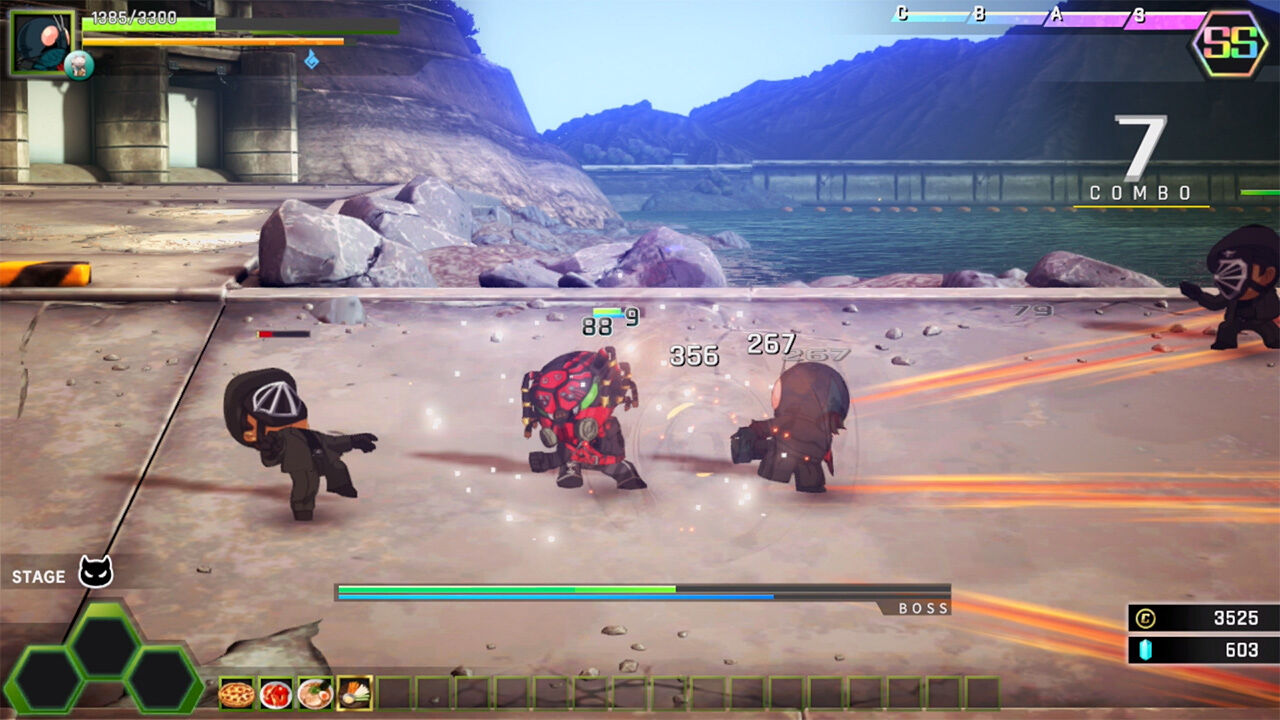Open the SS rank hexagon badge
This screenshot has width=1280, height=720.
pos(1230,44)
